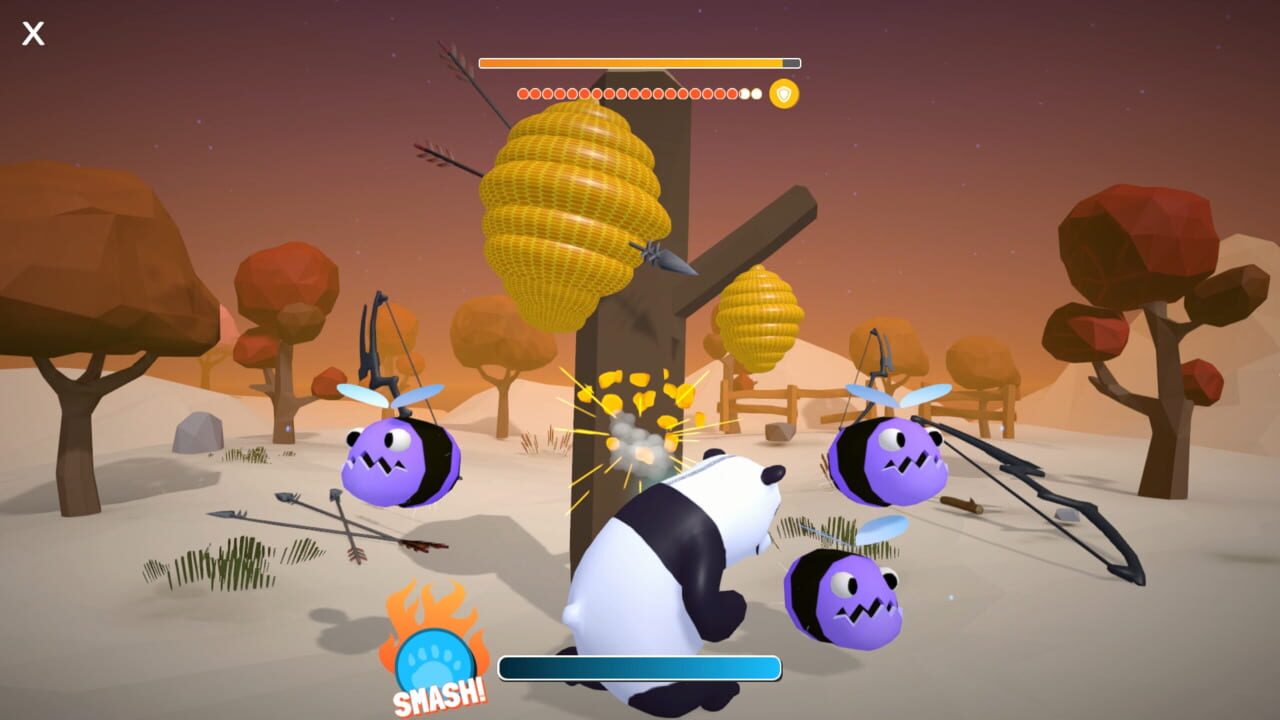Select the golden shield icon

[x=783, y=94]
